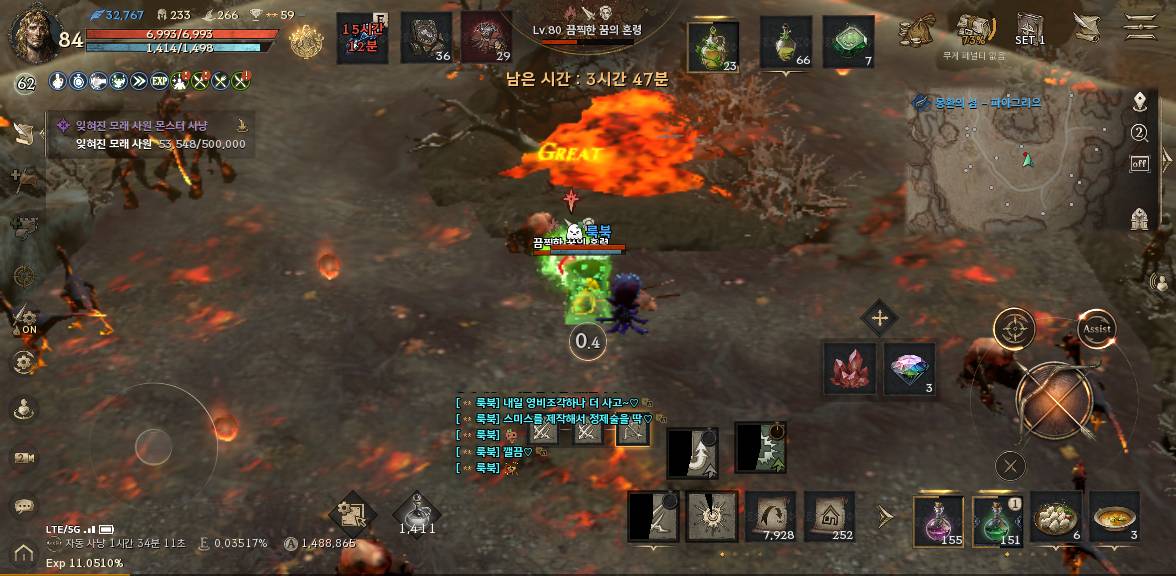The image size is (1176, 576).
Task: Select the red crystal item slot
Action: click(850, 369)
